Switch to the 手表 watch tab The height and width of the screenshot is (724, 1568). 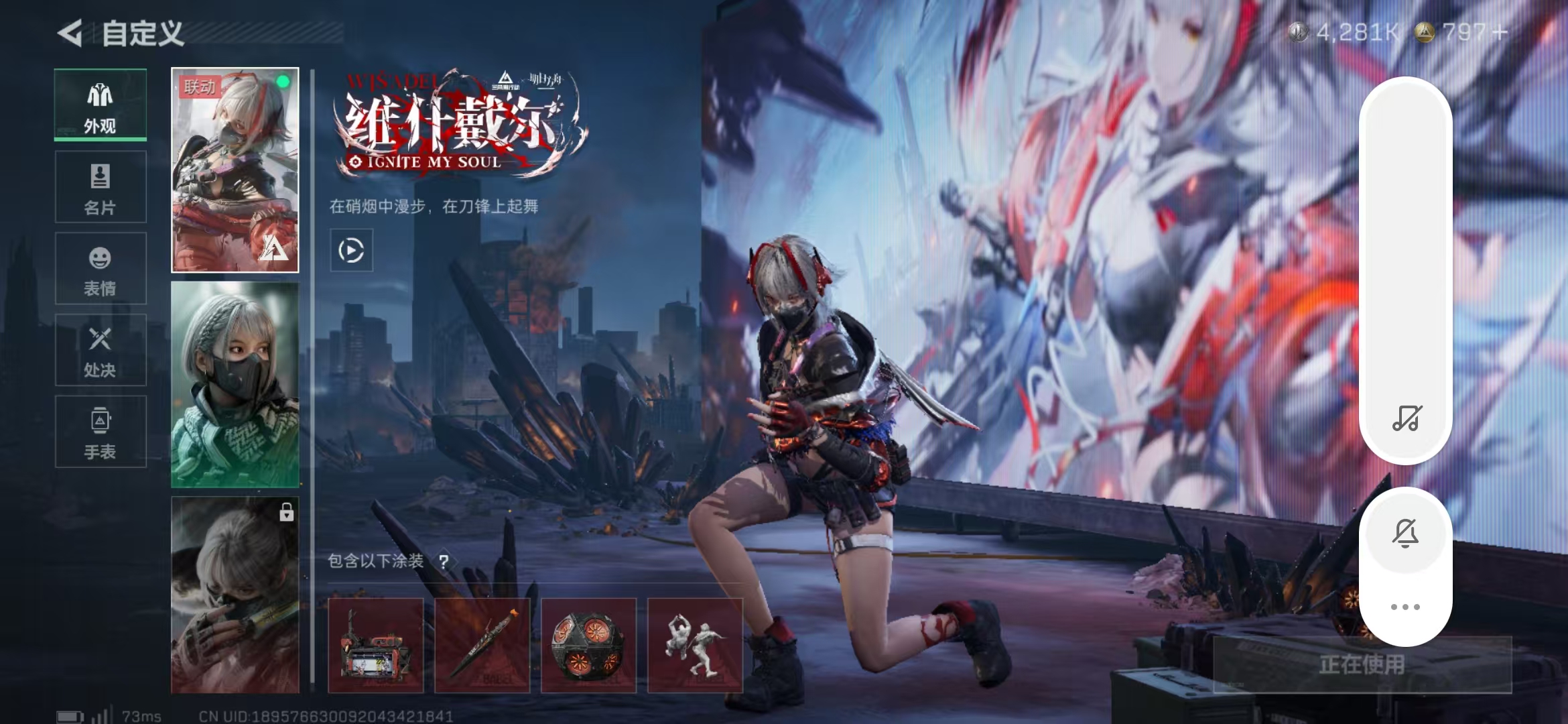101,432
